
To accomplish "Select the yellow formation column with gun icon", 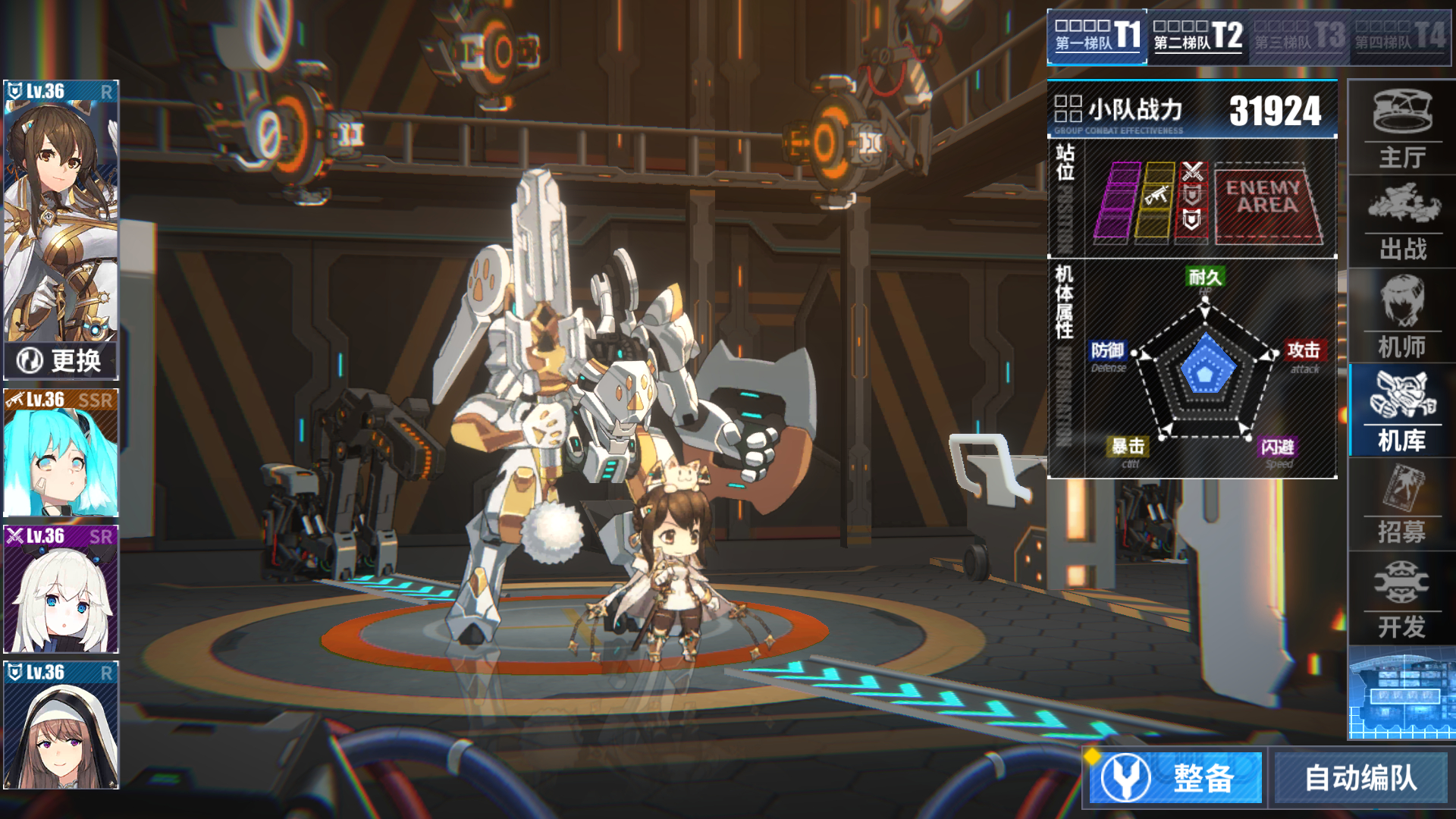I will coord(1156,202).
